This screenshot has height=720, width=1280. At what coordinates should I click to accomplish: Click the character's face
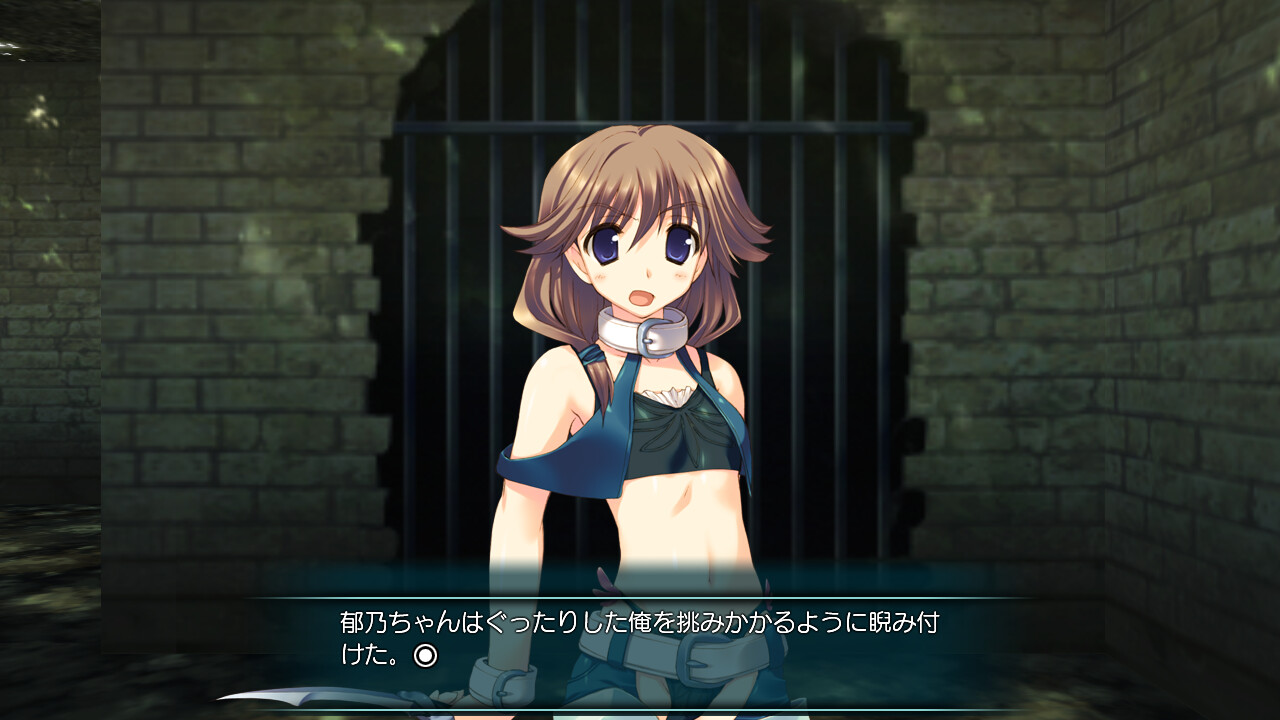coord(645,260)
